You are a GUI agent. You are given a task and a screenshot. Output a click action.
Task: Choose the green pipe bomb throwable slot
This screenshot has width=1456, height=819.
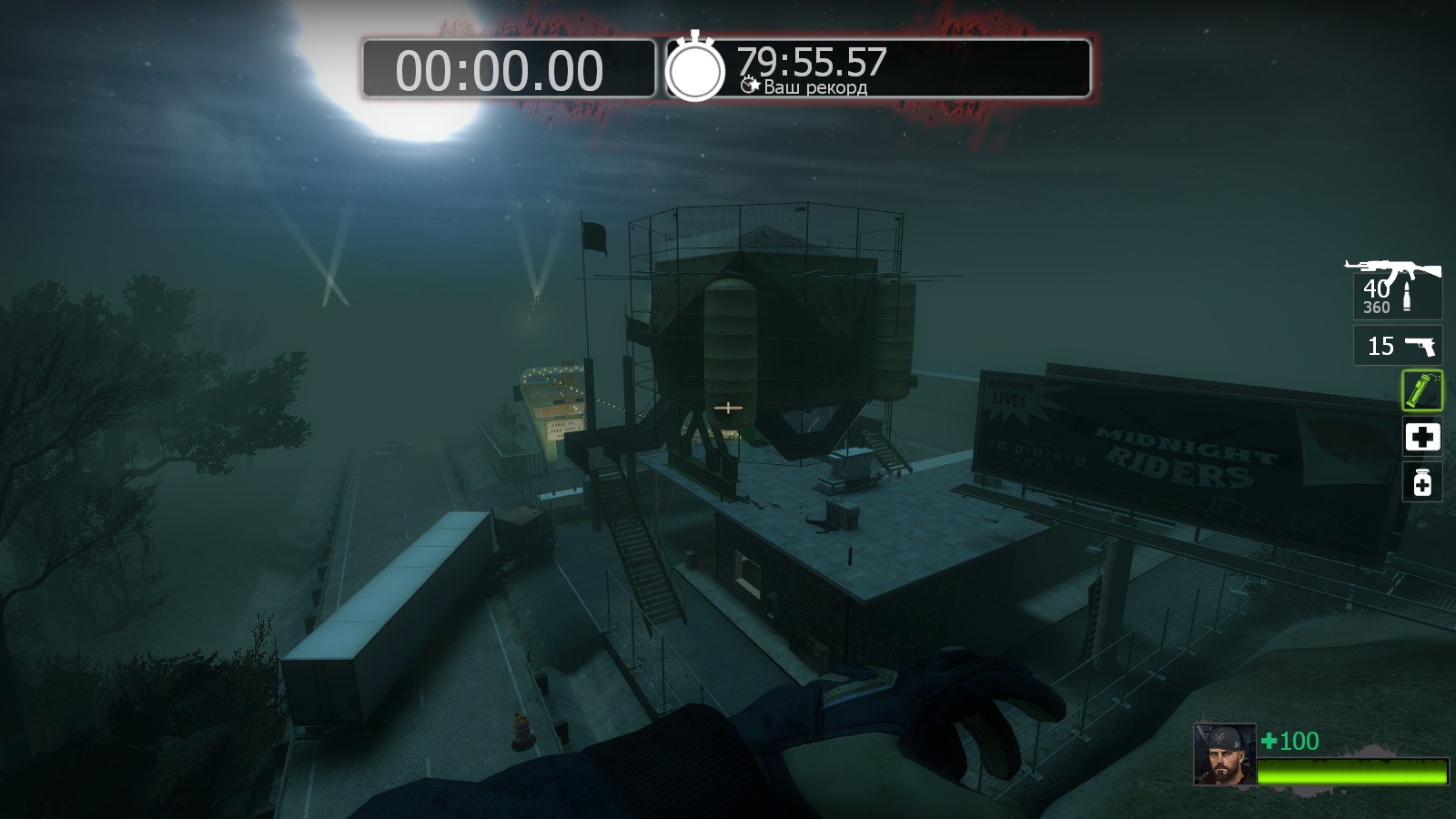tap(1421, 390)
